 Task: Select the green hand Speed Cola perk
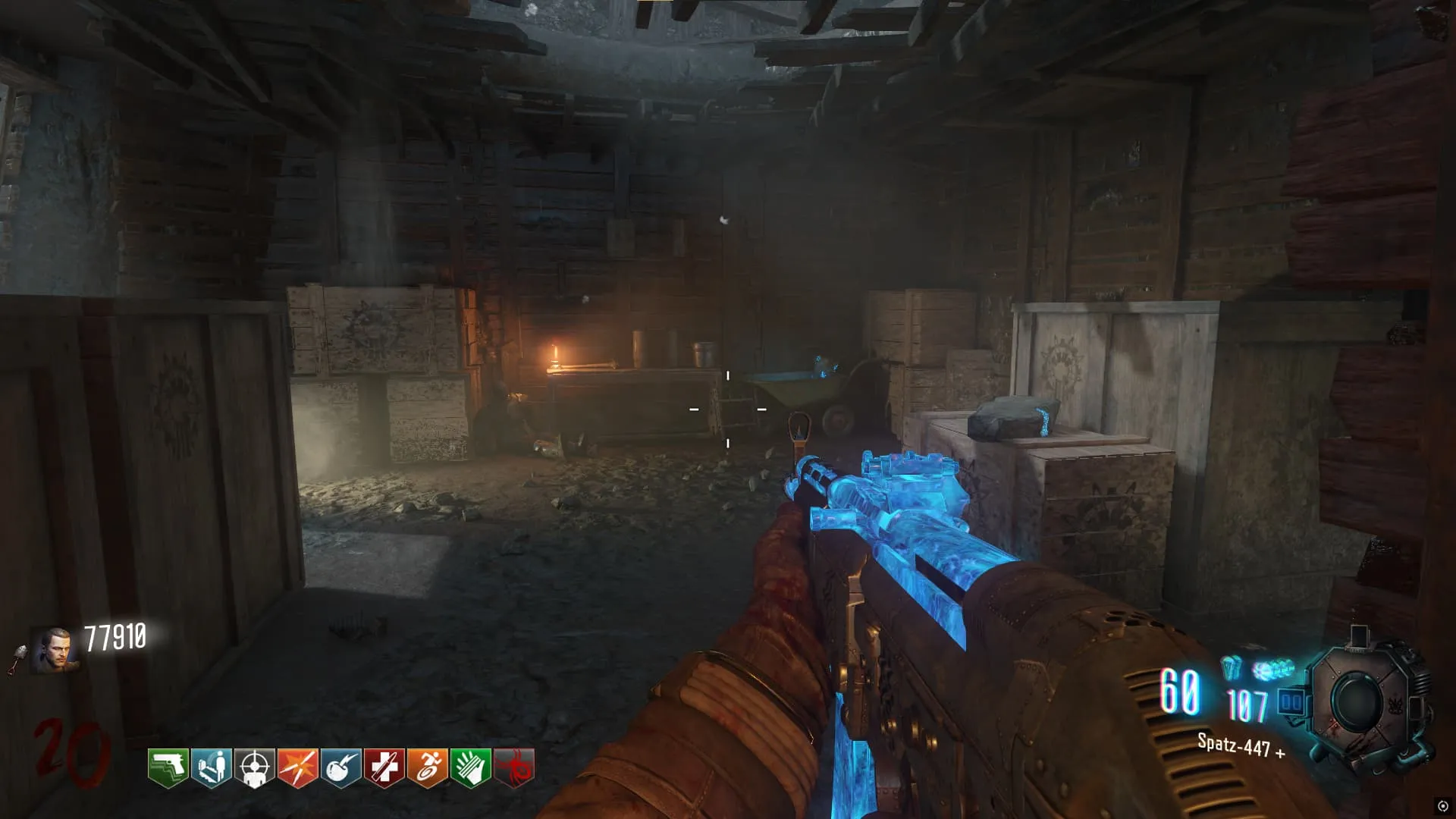click(470, 767)
